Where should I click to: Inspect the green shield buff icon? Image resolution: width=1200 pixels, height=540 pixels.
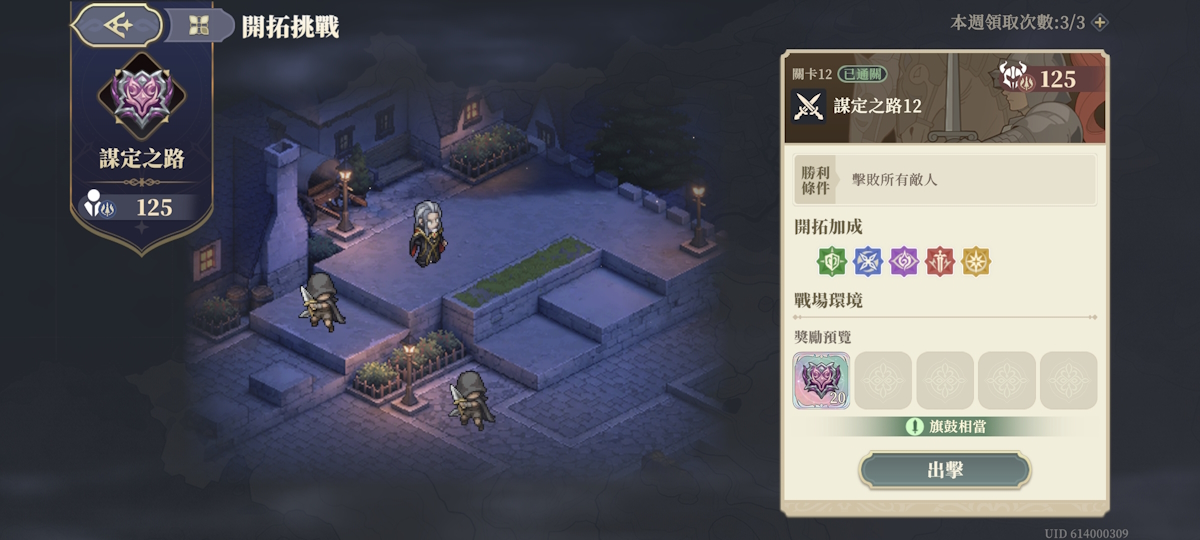point(831,262)
